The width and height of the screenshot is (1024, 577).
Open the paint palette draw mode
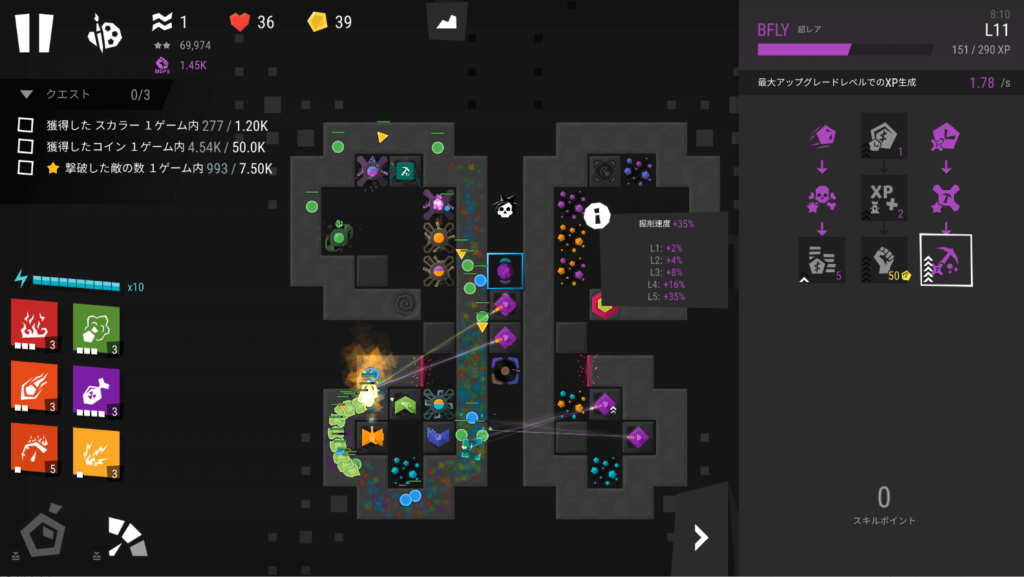105,33
